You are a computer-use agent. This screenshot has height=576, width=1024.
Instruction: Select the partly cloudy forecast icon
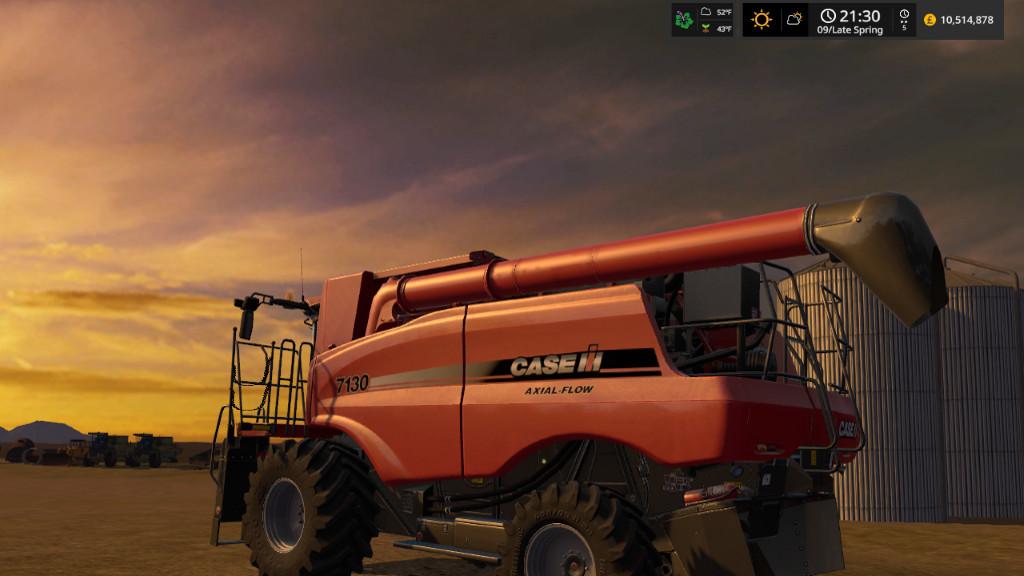click(794, 19)
